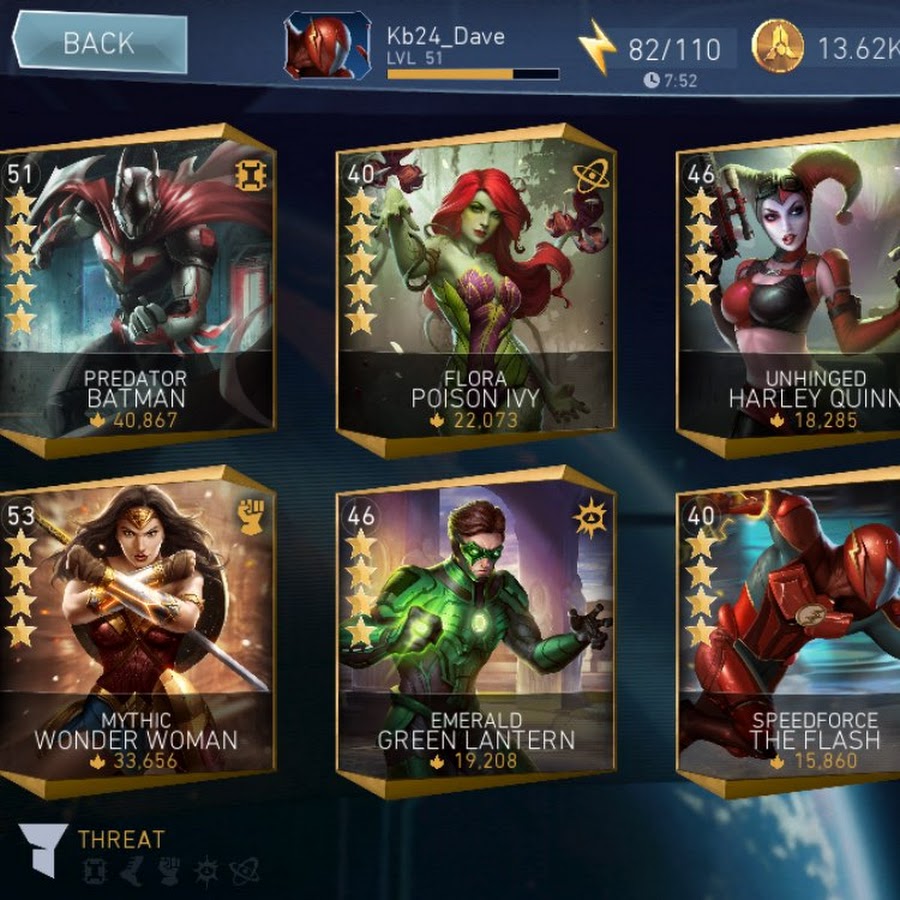Choose the Flora Poison Ivy card
Viewport: 900px width, 900px height.
[476, 288]
